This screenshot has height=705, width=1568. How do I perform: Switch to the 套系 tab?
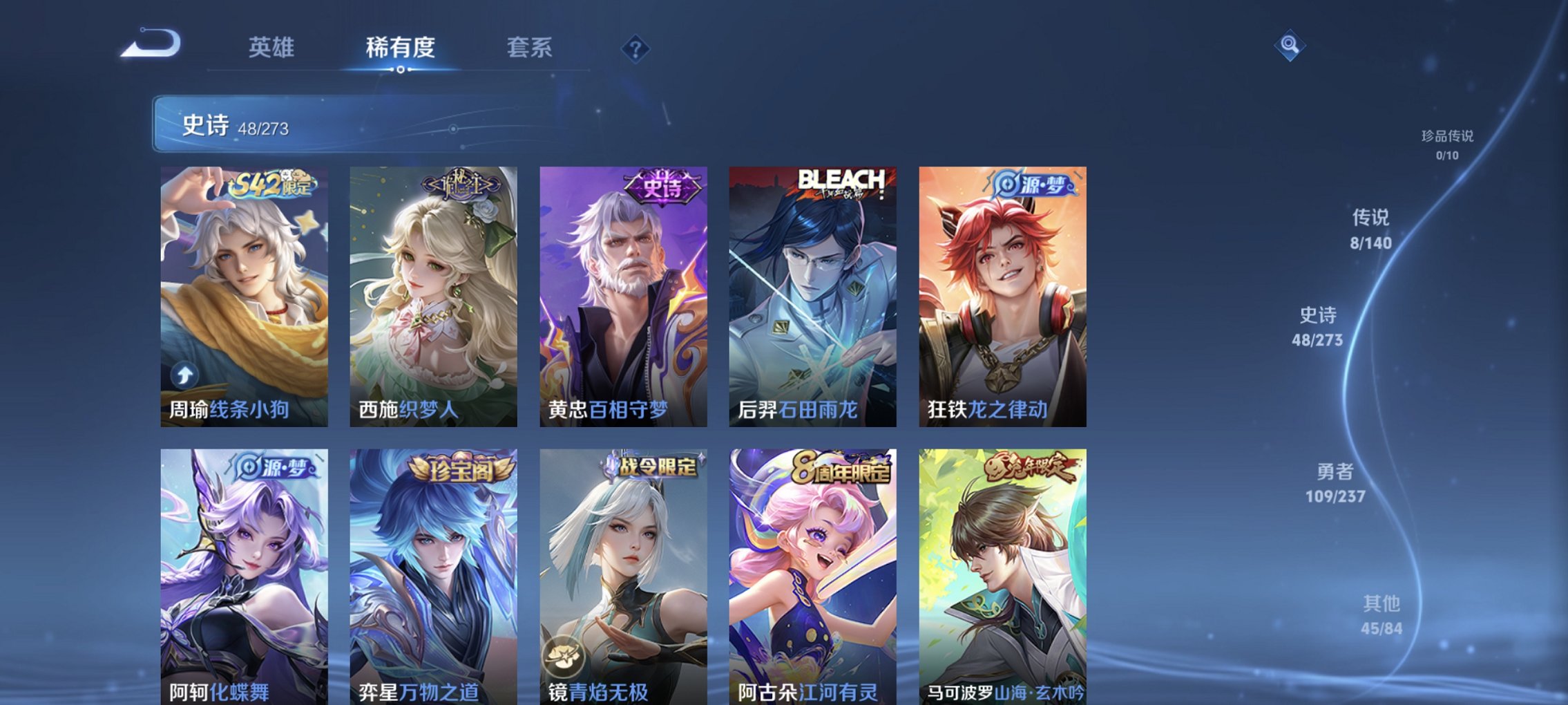pos(528,48)
